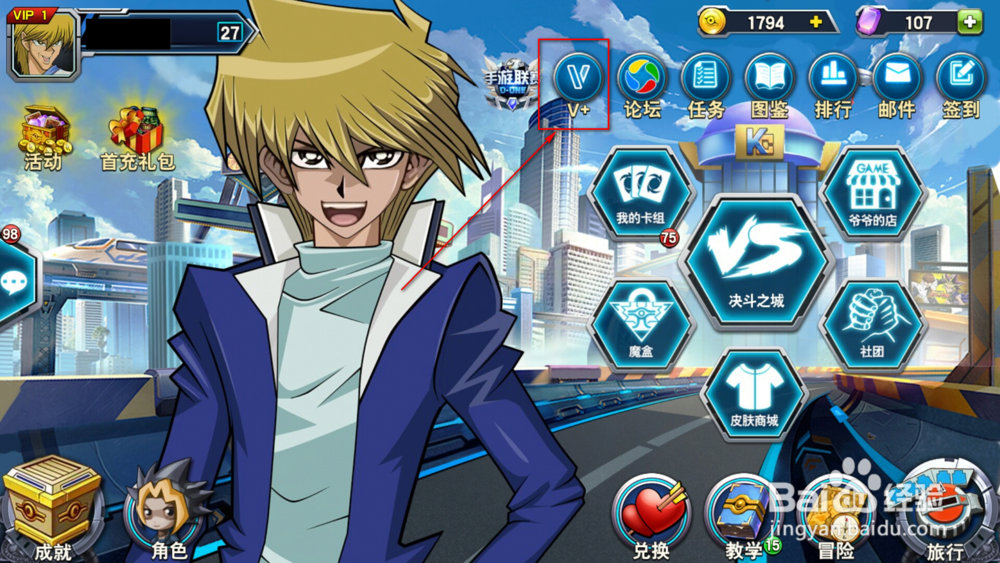Add more gold coins with plus button
This screenshot has height=563, width=1000.
(x=816, y=22)
